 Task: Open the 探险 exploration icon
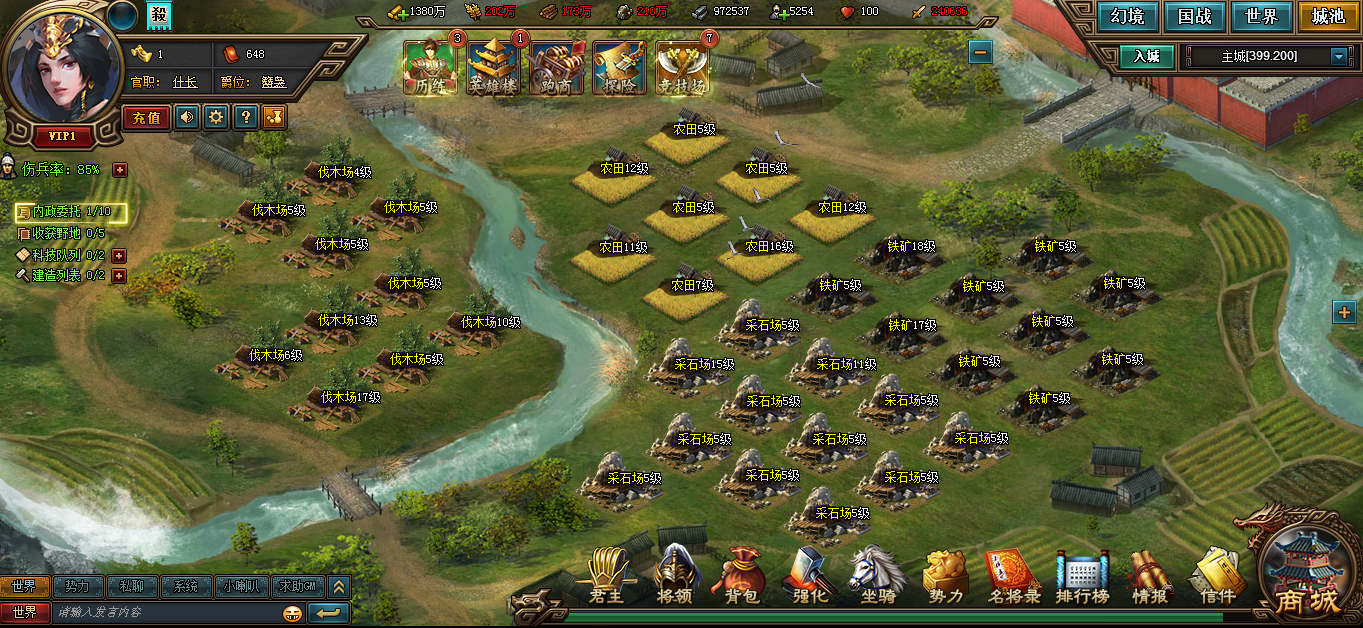click(620, 68)
